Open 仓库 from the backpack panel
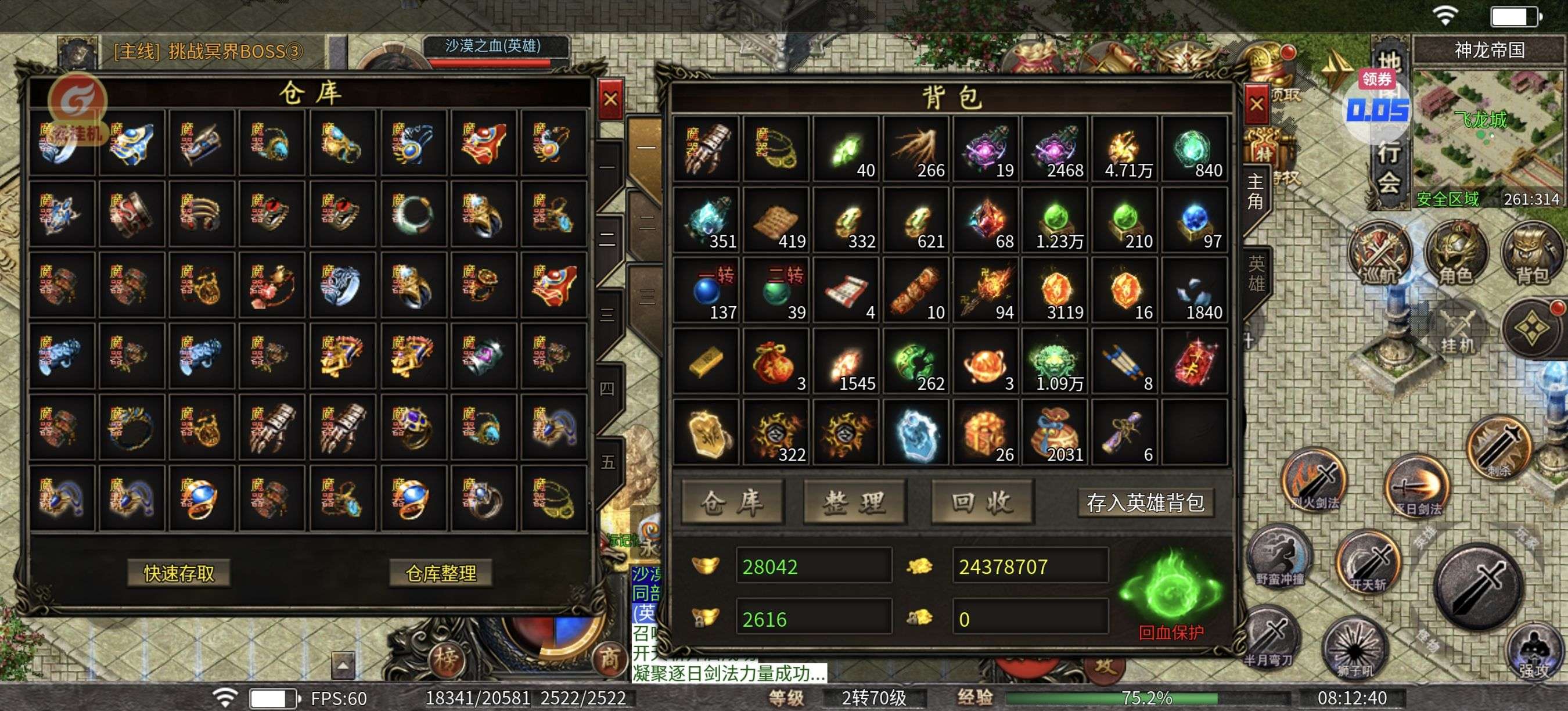1568x711 pixels. [732, 502]
